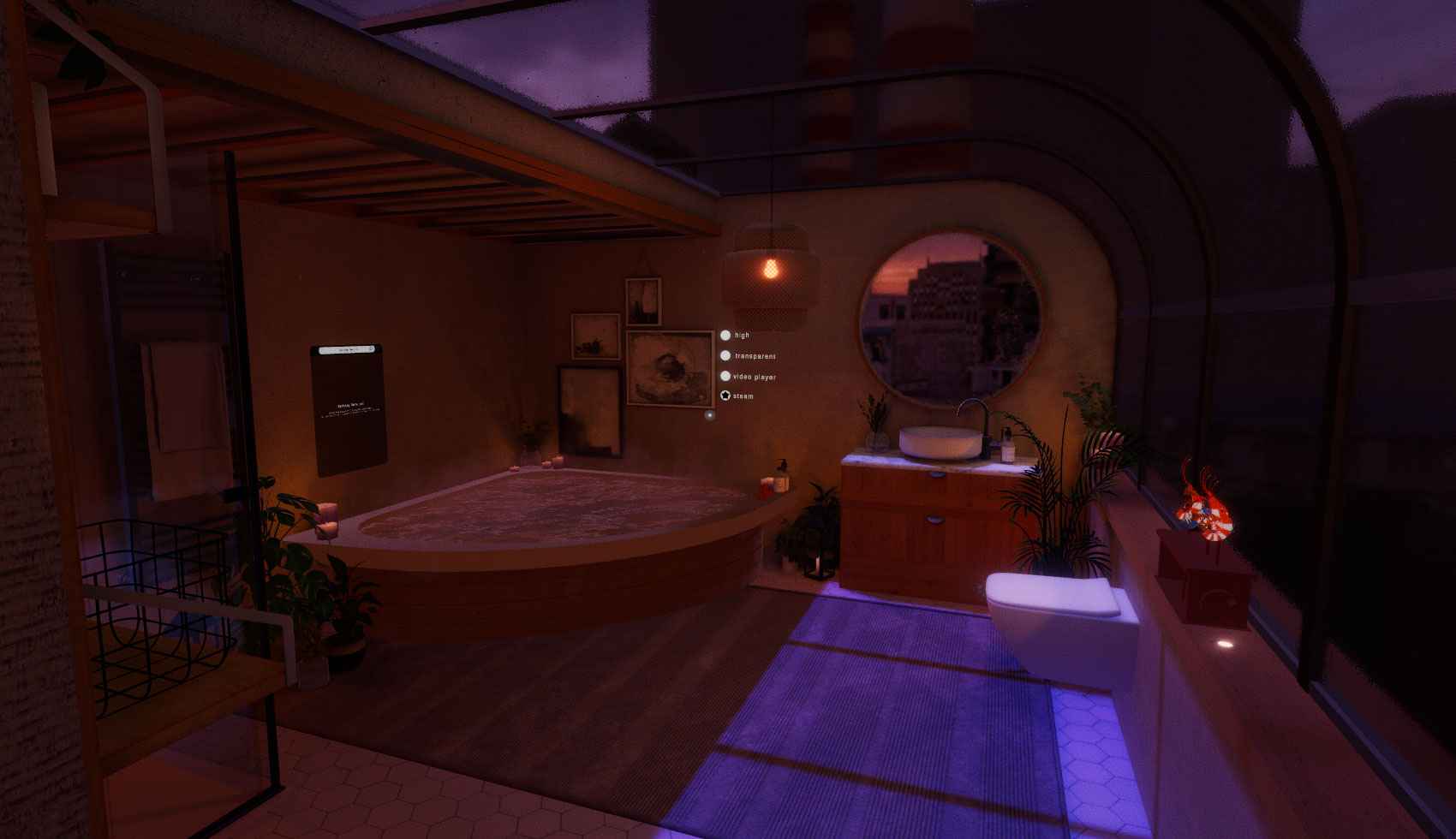Image resolution: width=1456 pixels, height=839 pixels.
Task: Turn off the "steam" toggle
Action: pyautogui.click(x=725, y=396)
